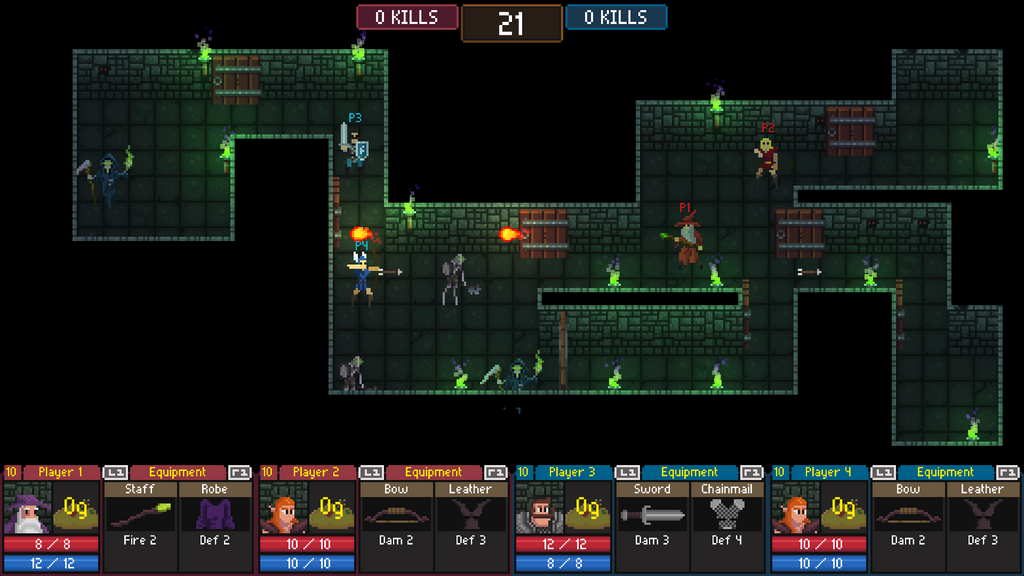
Task: Select Player 3's Sword weapon slot
Action: [x=652, y=515]
